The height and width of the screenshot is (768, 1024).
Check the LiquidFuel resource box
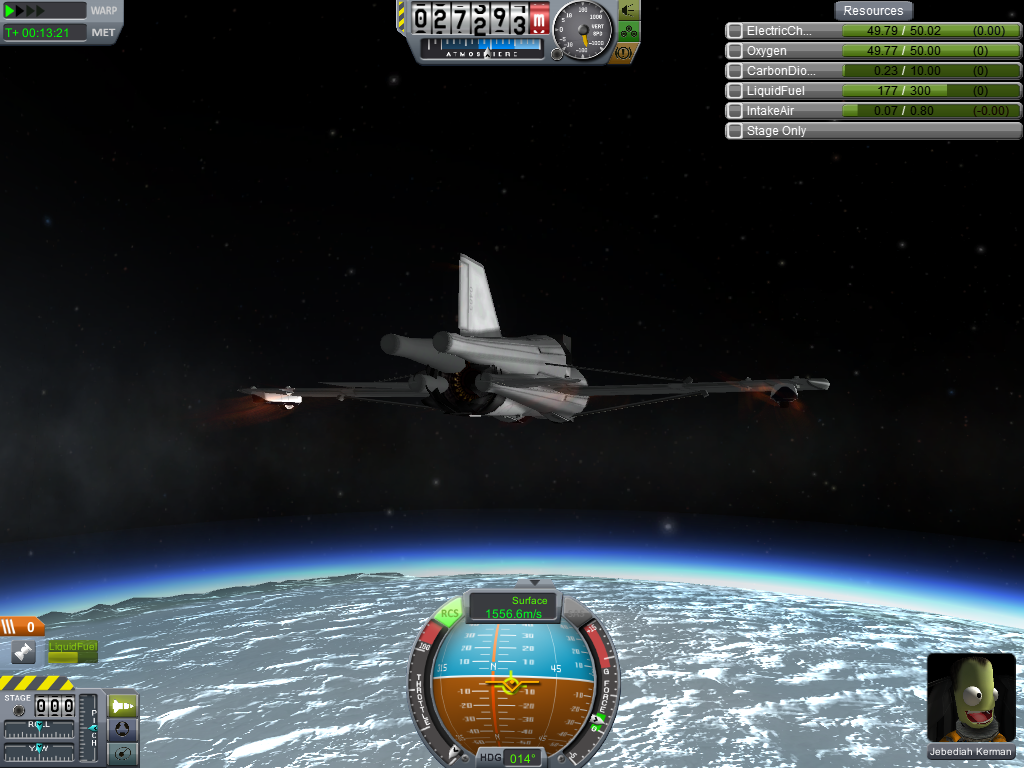735,91
